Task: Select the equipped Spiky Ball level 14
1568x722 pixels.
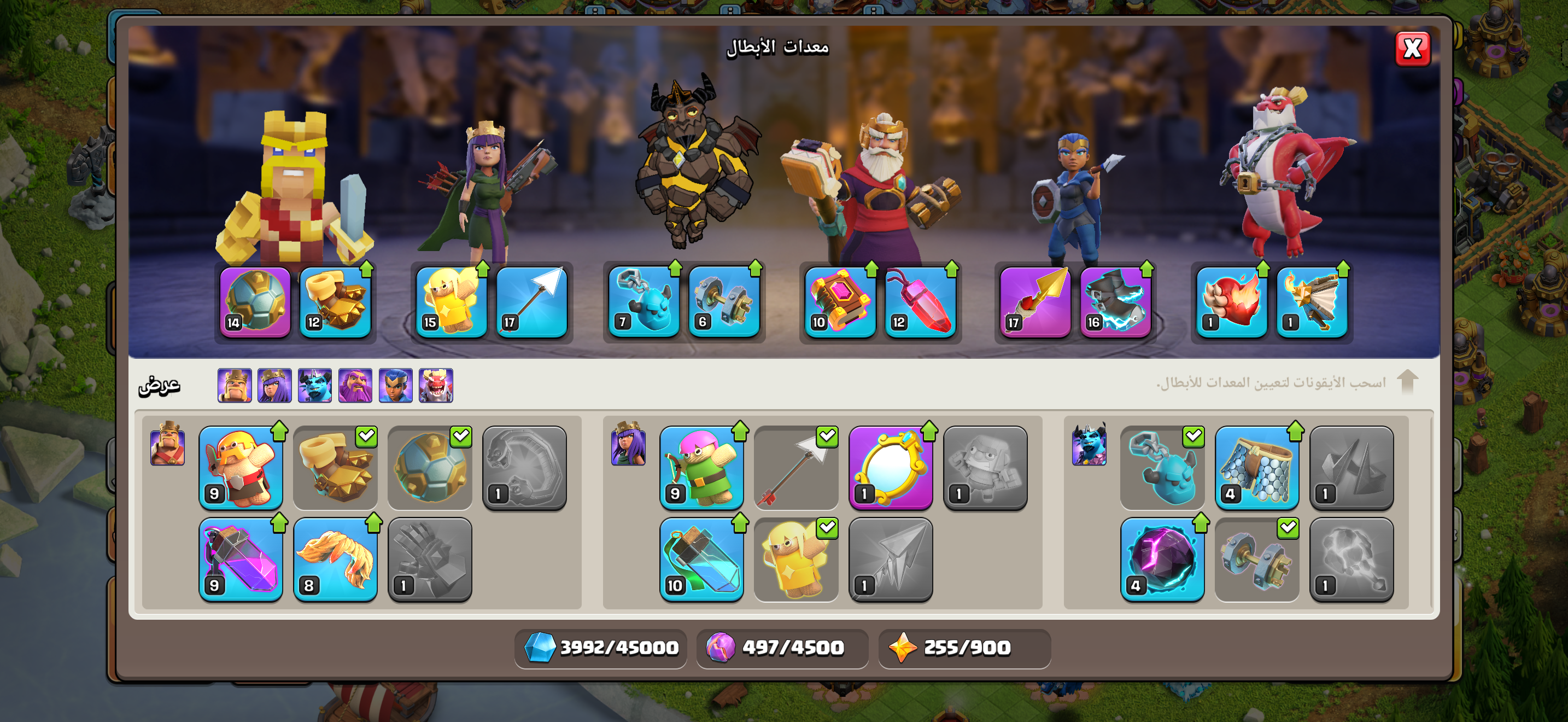Action: [x=255, y=302]
